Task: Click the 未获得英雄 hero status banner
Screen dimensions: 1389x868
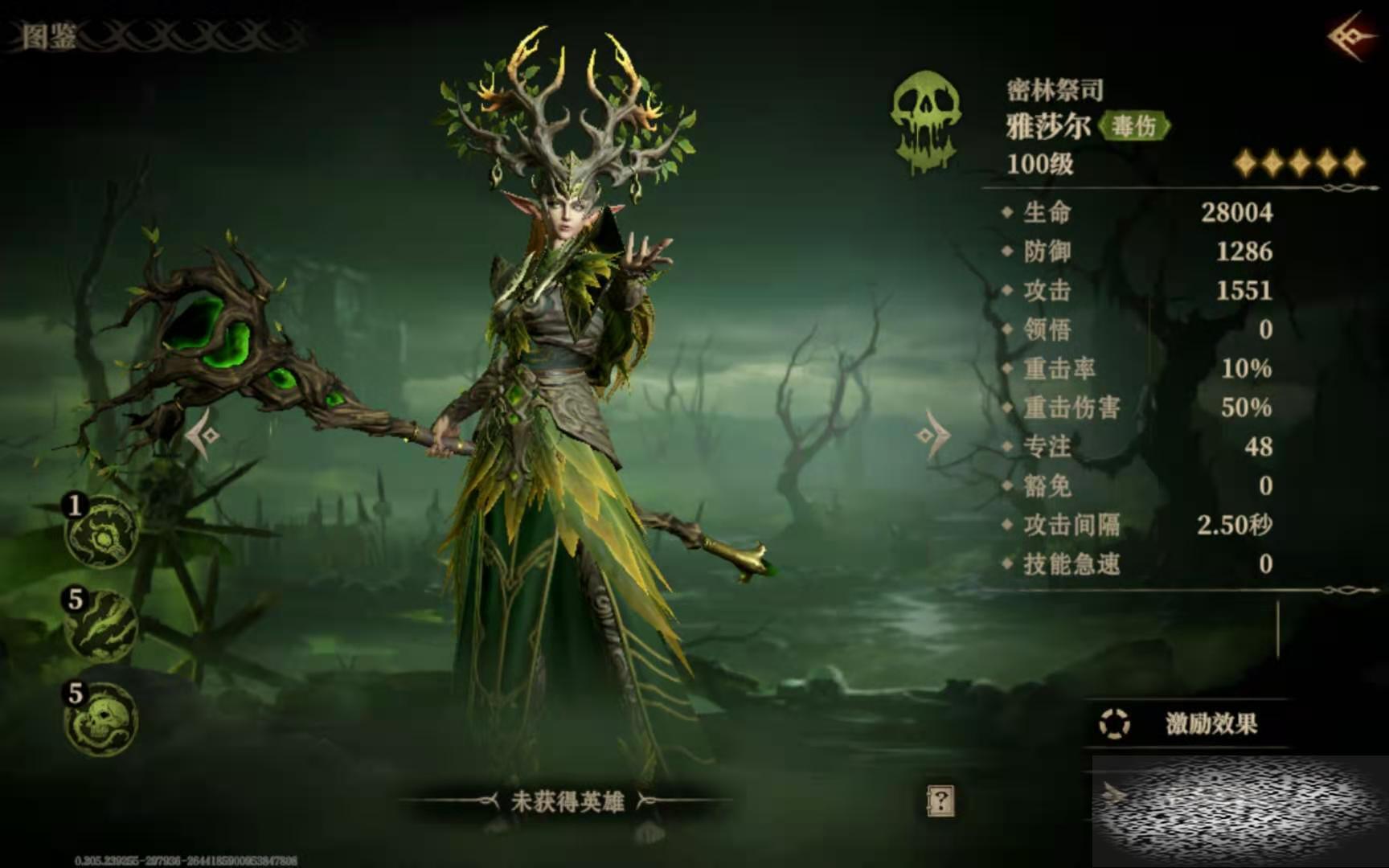Action: tap(567, 801)
